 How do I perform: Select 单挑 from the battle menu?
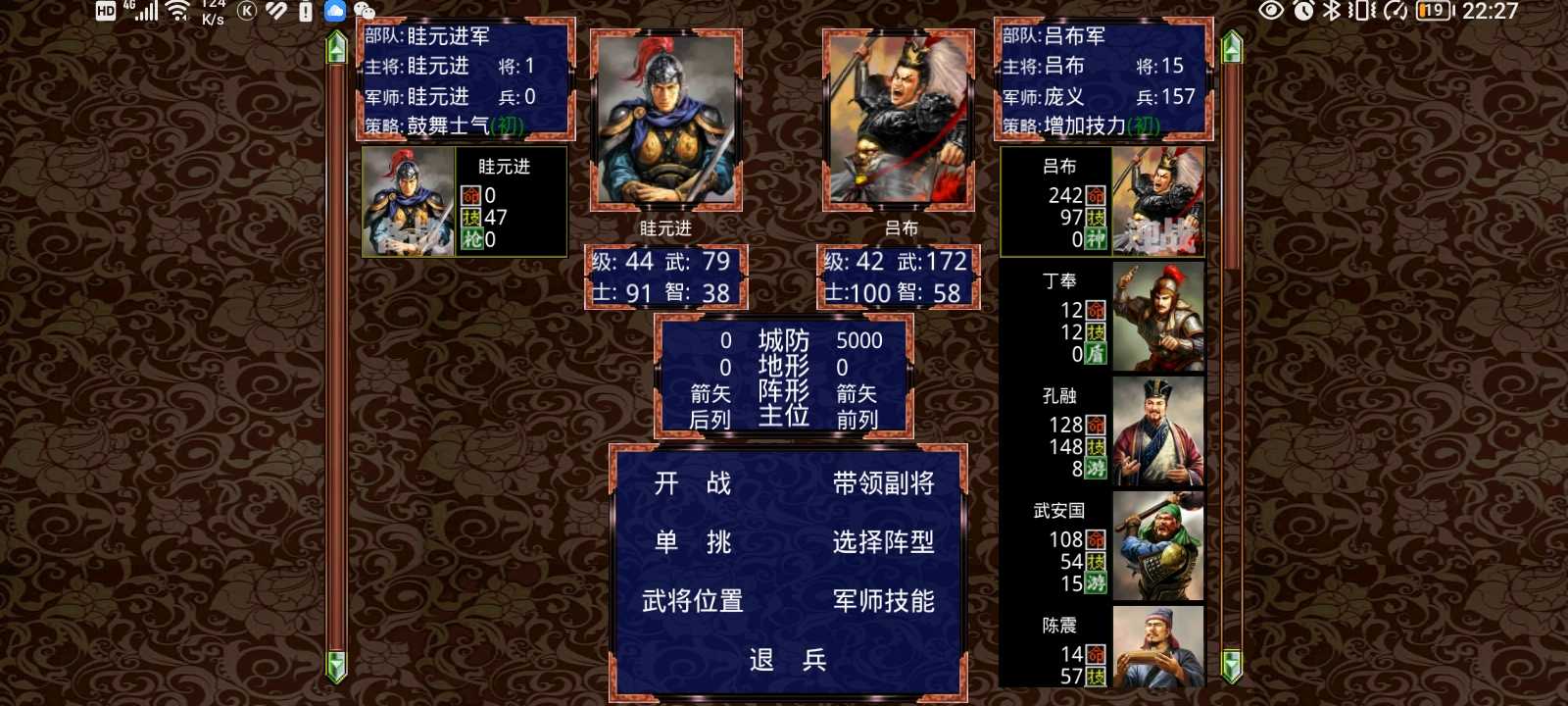[696, 541]
